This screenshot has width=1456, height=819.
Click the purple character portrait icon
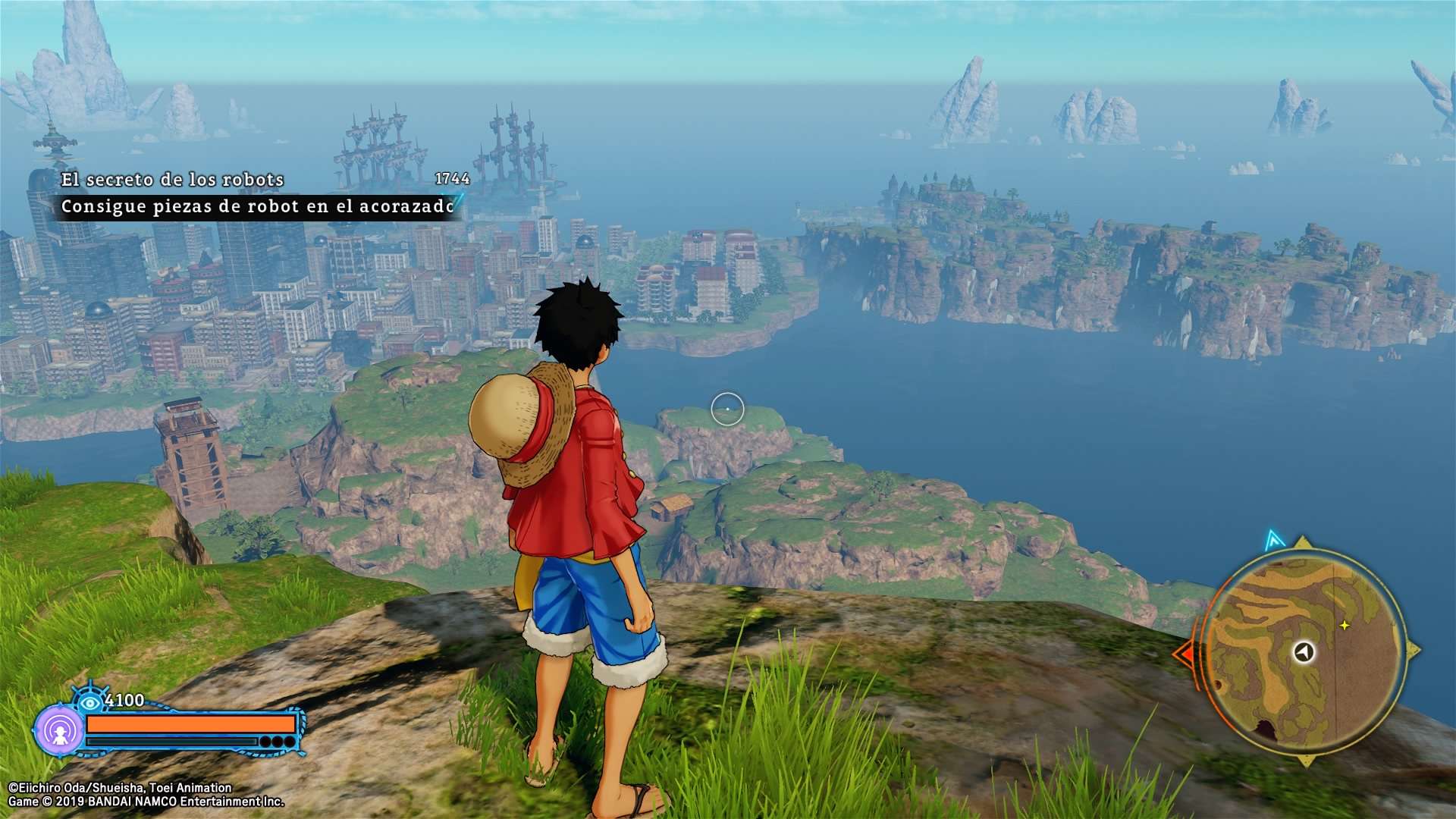pos(59,731)
